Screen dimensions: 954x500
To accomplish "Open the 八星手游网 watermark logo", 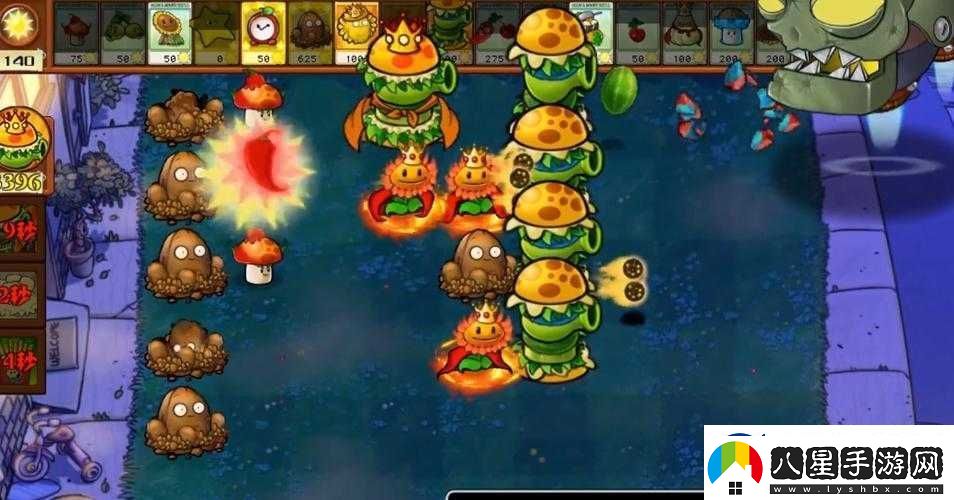I will (828, 464).
